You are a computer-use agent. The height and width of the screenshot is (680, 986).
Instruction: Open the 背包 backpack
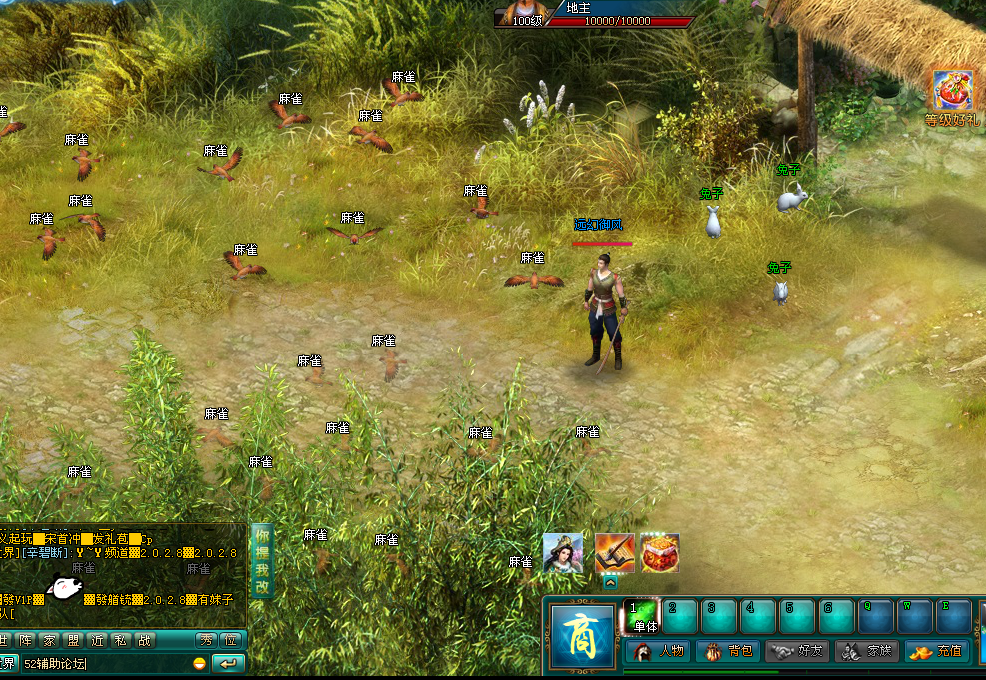[x=728, y=651]
